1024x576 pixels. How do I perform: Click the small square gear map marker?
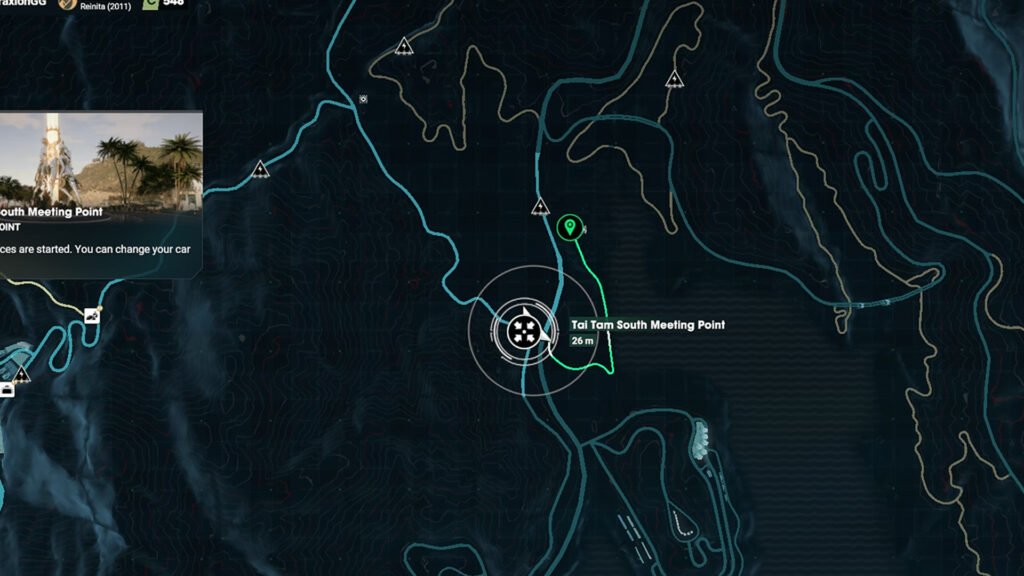363,99
